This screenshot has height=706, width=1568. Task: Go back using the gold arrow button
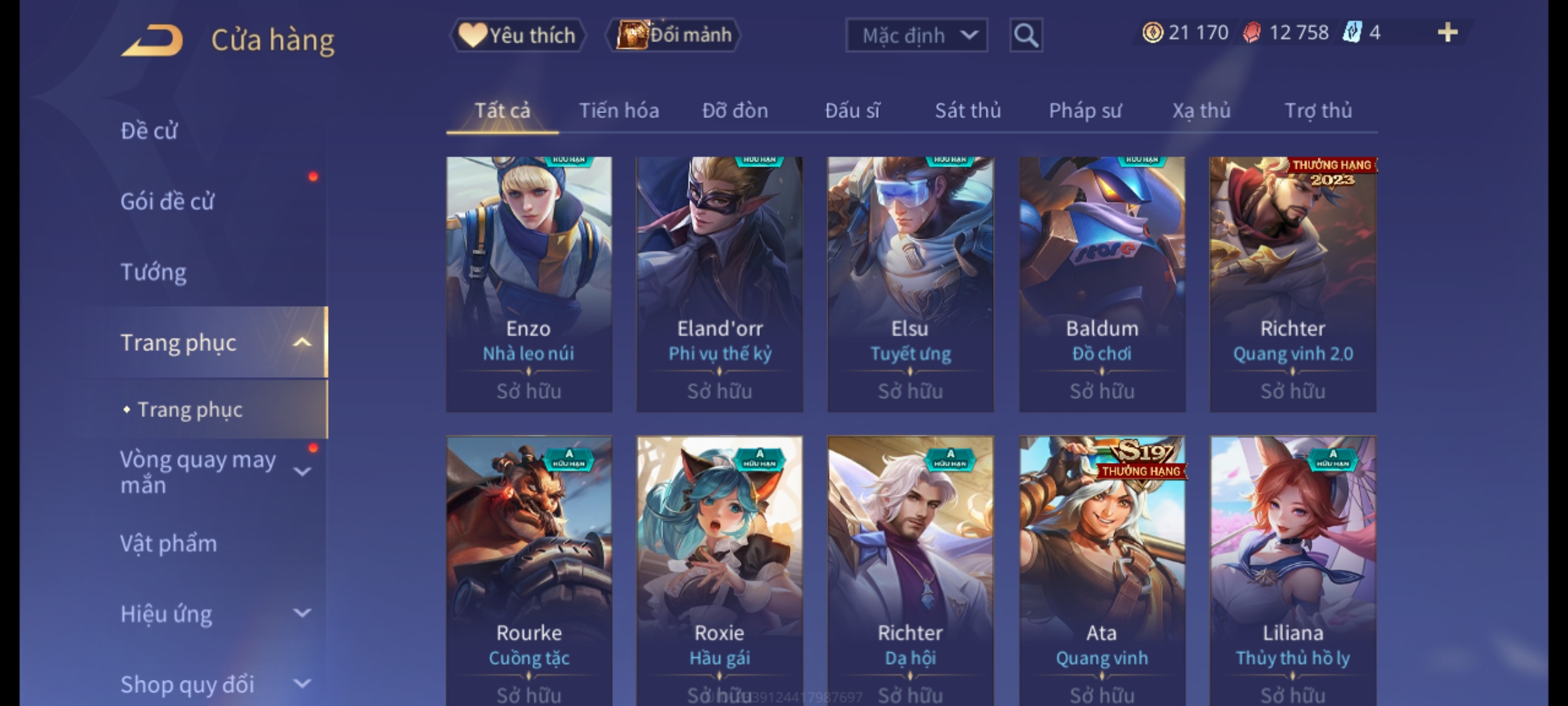tap(152, 41)
